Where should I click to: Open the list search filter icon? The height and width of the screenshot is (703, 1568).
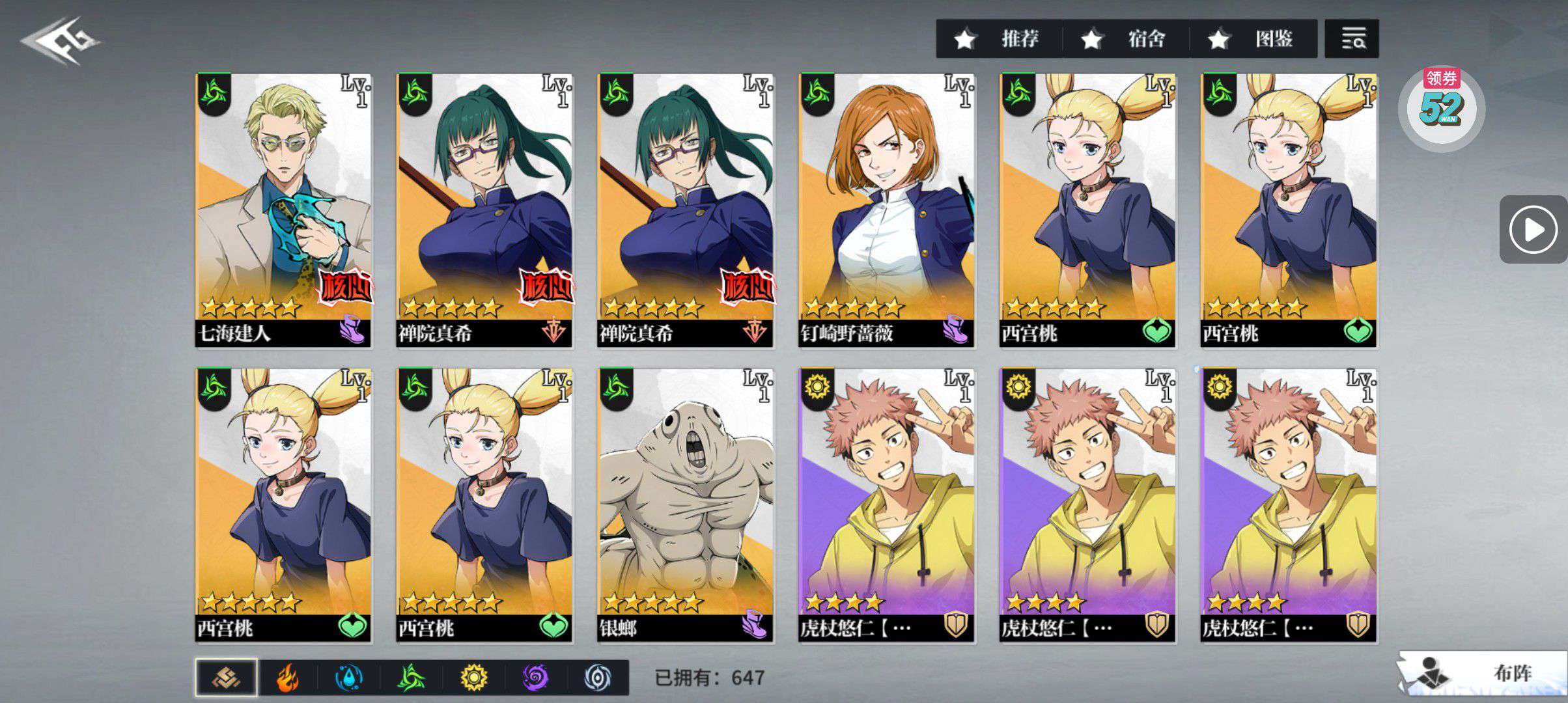(x=1351, y=39)
